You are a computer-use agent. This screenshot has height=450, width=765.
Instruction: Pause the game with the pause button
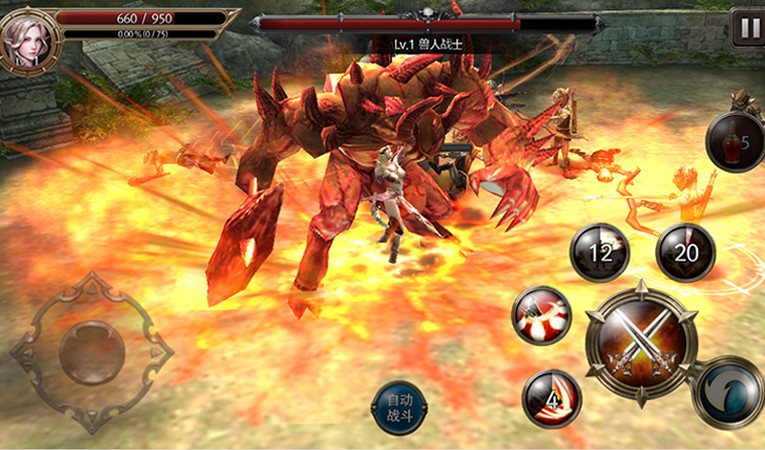coord(746,27)
